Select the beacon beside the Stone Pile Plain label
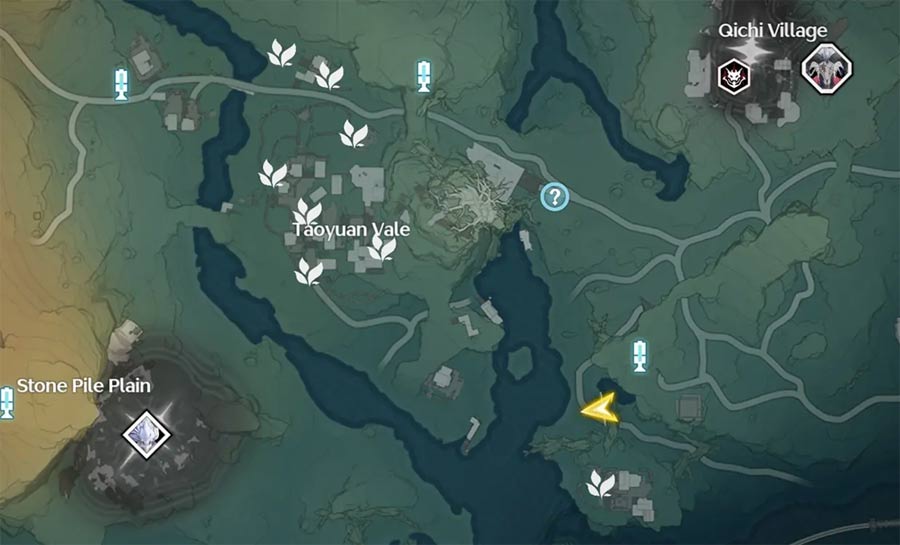 [7, 402]
